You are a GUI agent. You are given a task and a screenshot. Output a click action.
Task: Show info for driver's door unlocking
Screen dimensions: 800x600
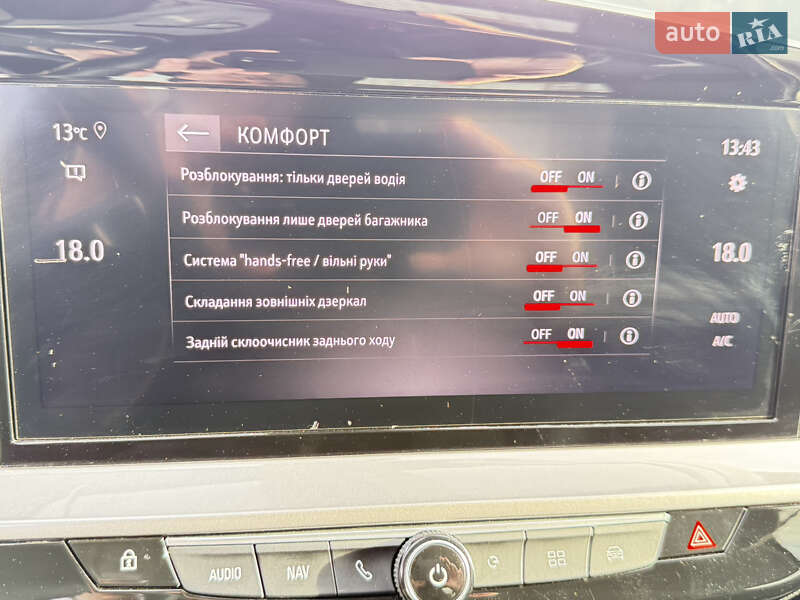point(641,180)
